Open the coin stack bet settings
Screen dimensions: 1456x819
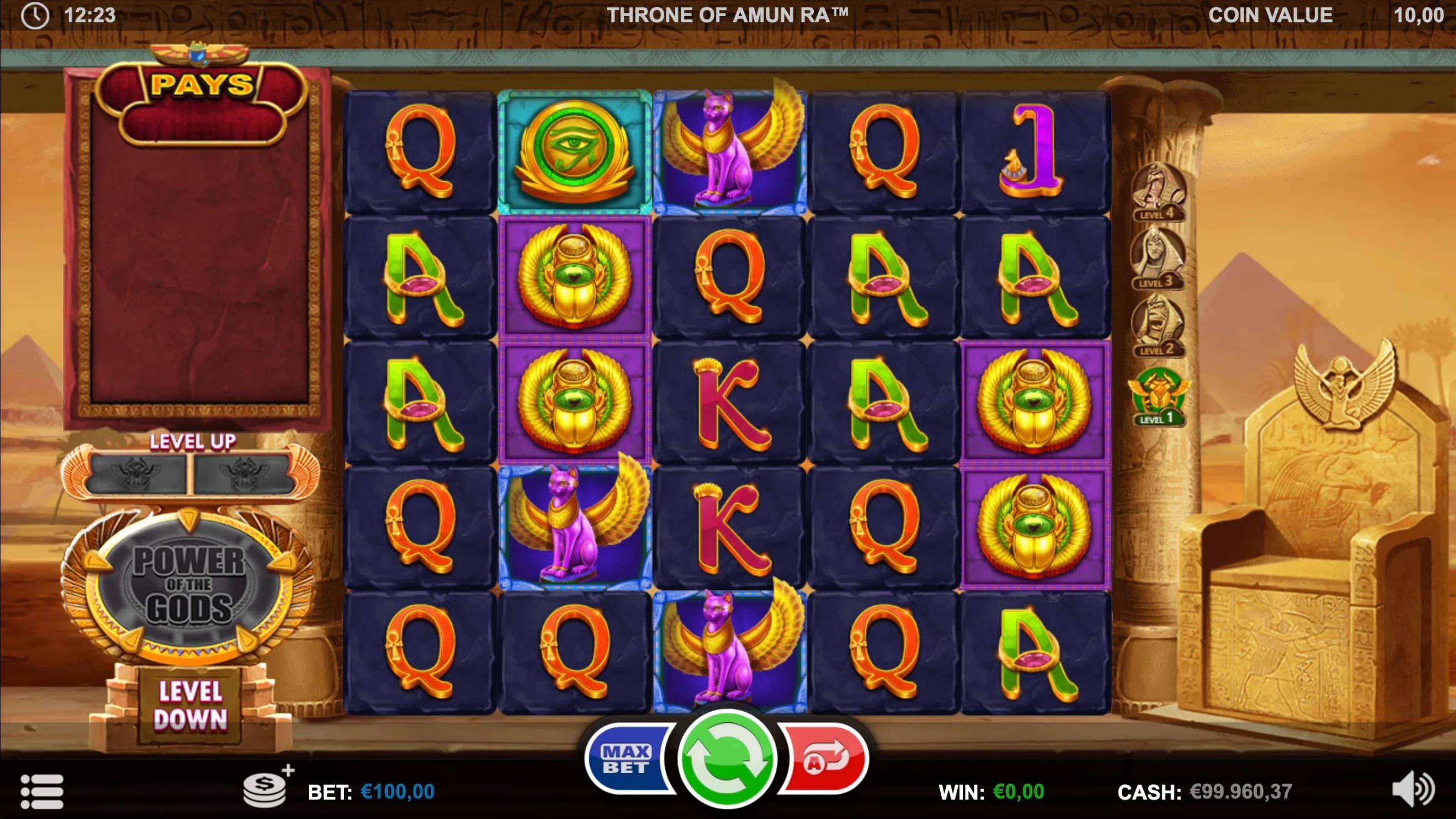coord(265,789)
